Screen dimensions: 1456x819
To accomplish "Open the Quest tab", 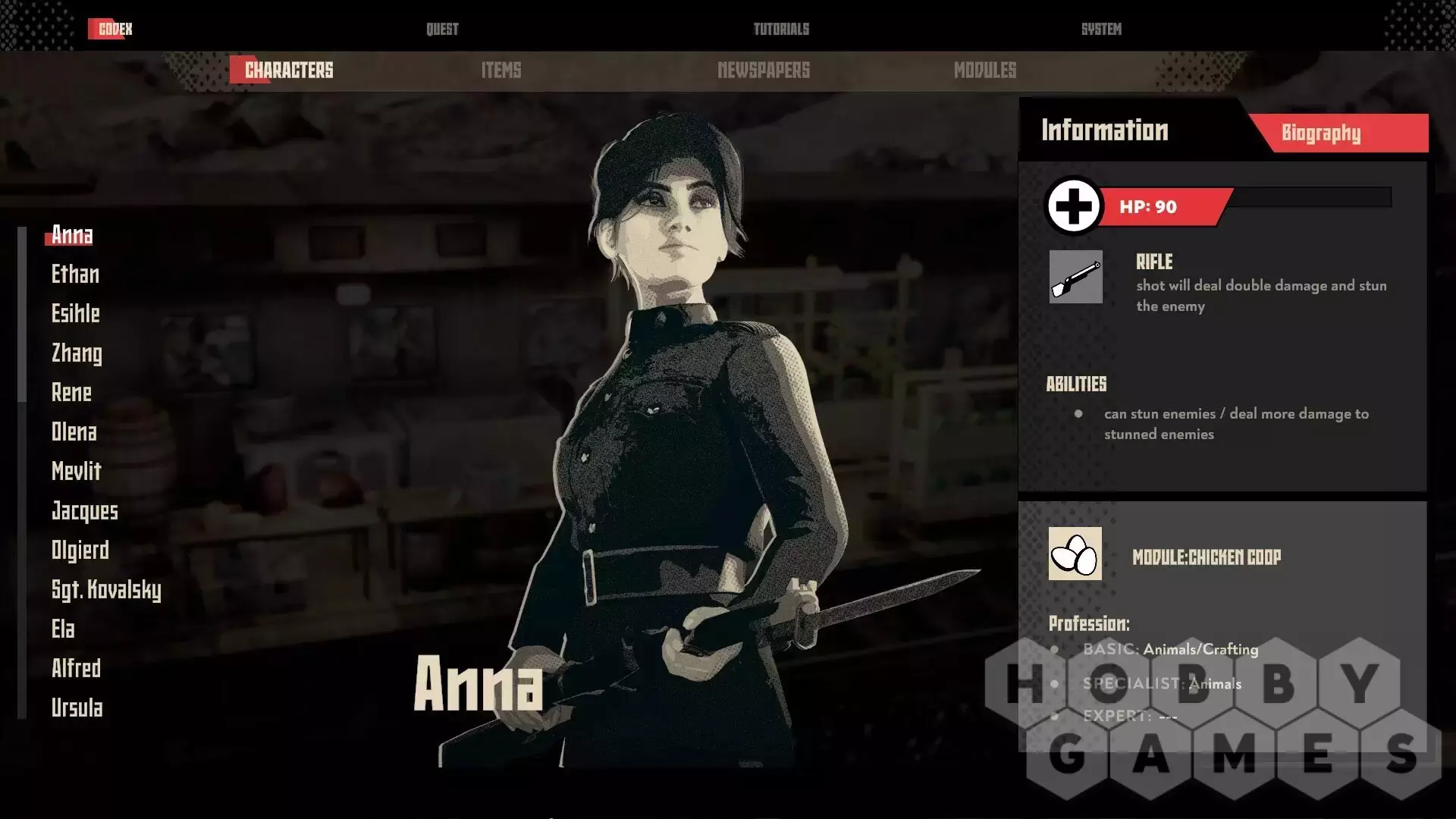I will coord(442,29).
